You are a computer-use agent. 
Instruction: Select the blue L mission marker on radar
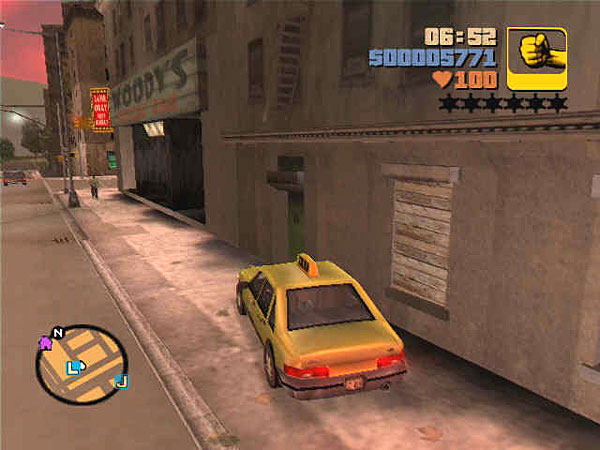click(x=73, y=368)
